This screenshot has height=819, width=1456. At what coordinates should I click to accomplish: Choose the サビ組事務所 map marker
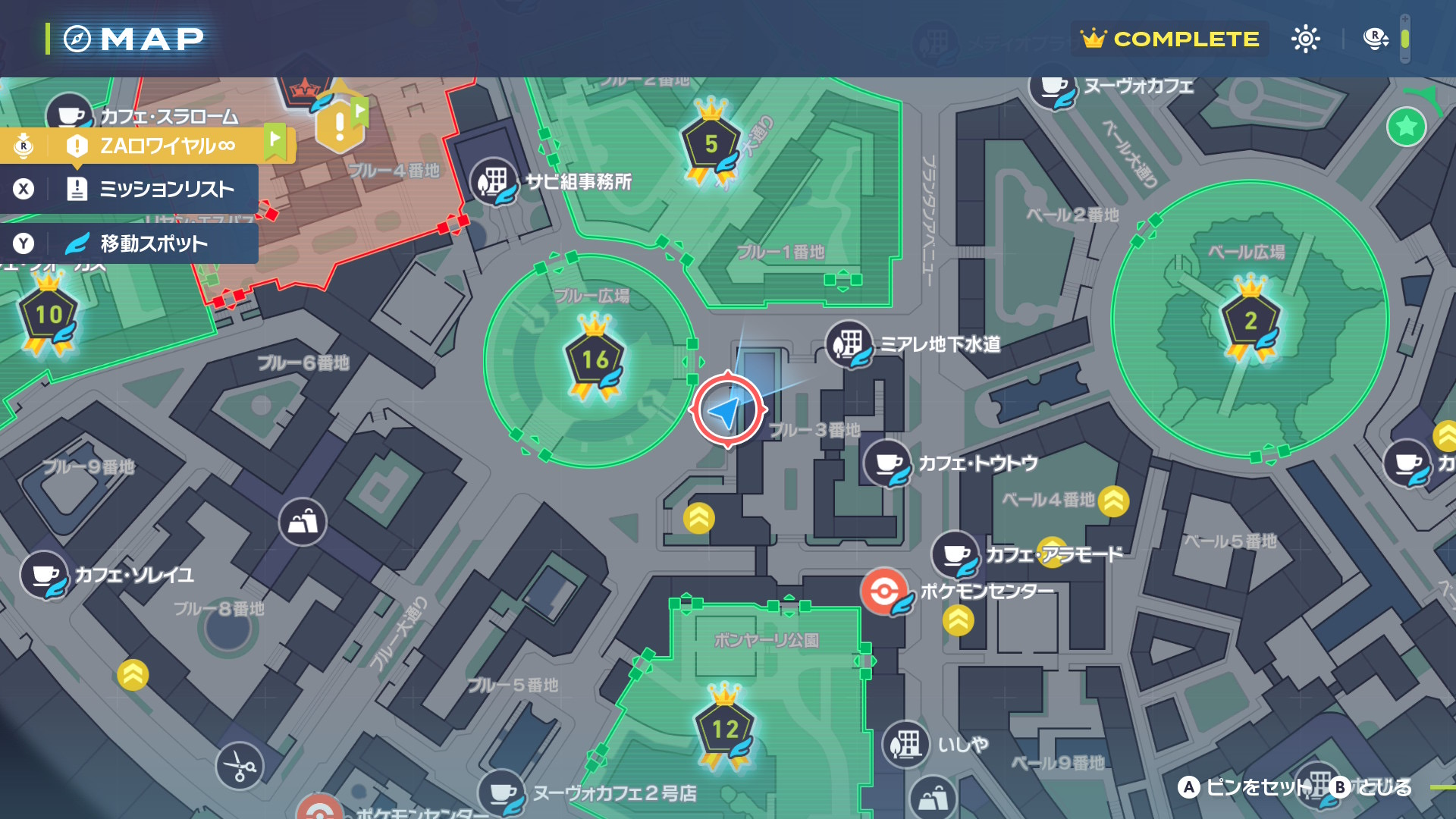pyautogui.click(x=493, y=181)
